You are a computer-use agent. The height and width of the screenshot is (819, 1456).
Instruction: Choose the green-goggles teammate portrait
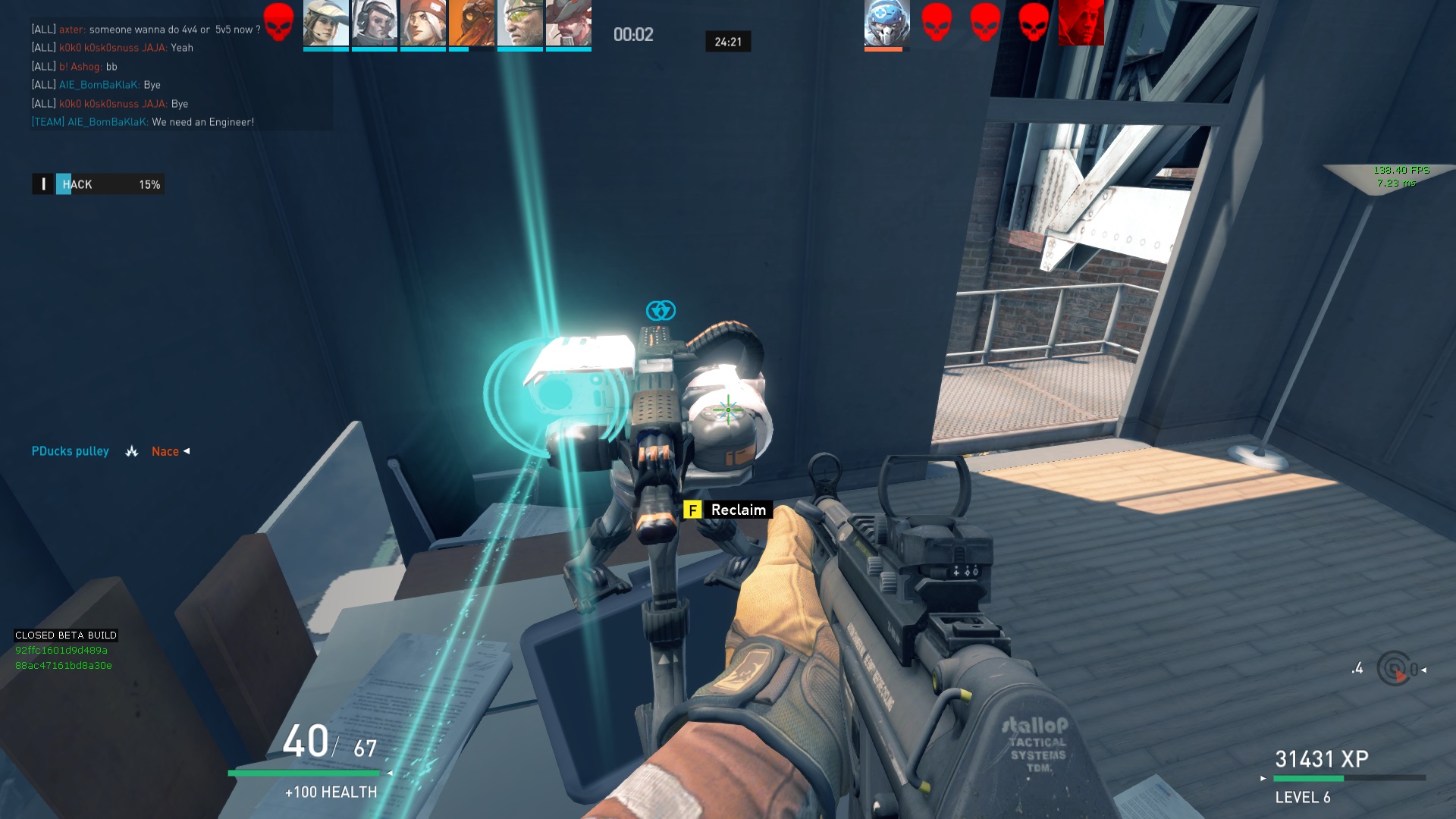point(520,24)
